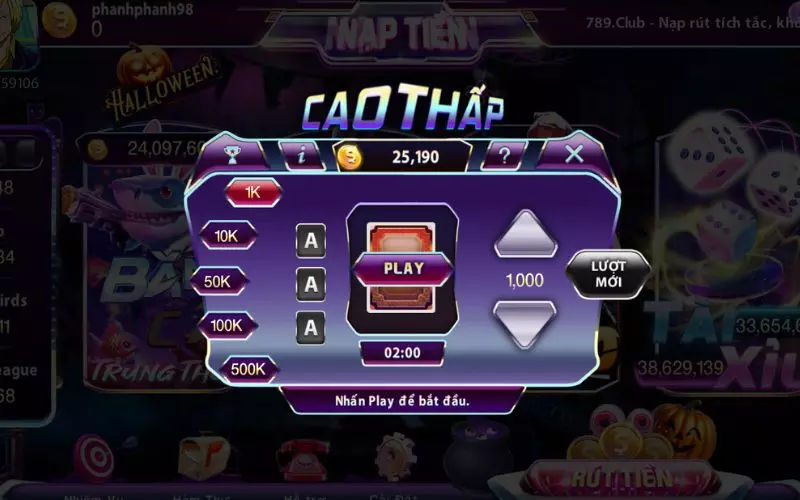The width and height of the screenshot is (800, 500).
Task: Show the info tab
Action: 299,155
